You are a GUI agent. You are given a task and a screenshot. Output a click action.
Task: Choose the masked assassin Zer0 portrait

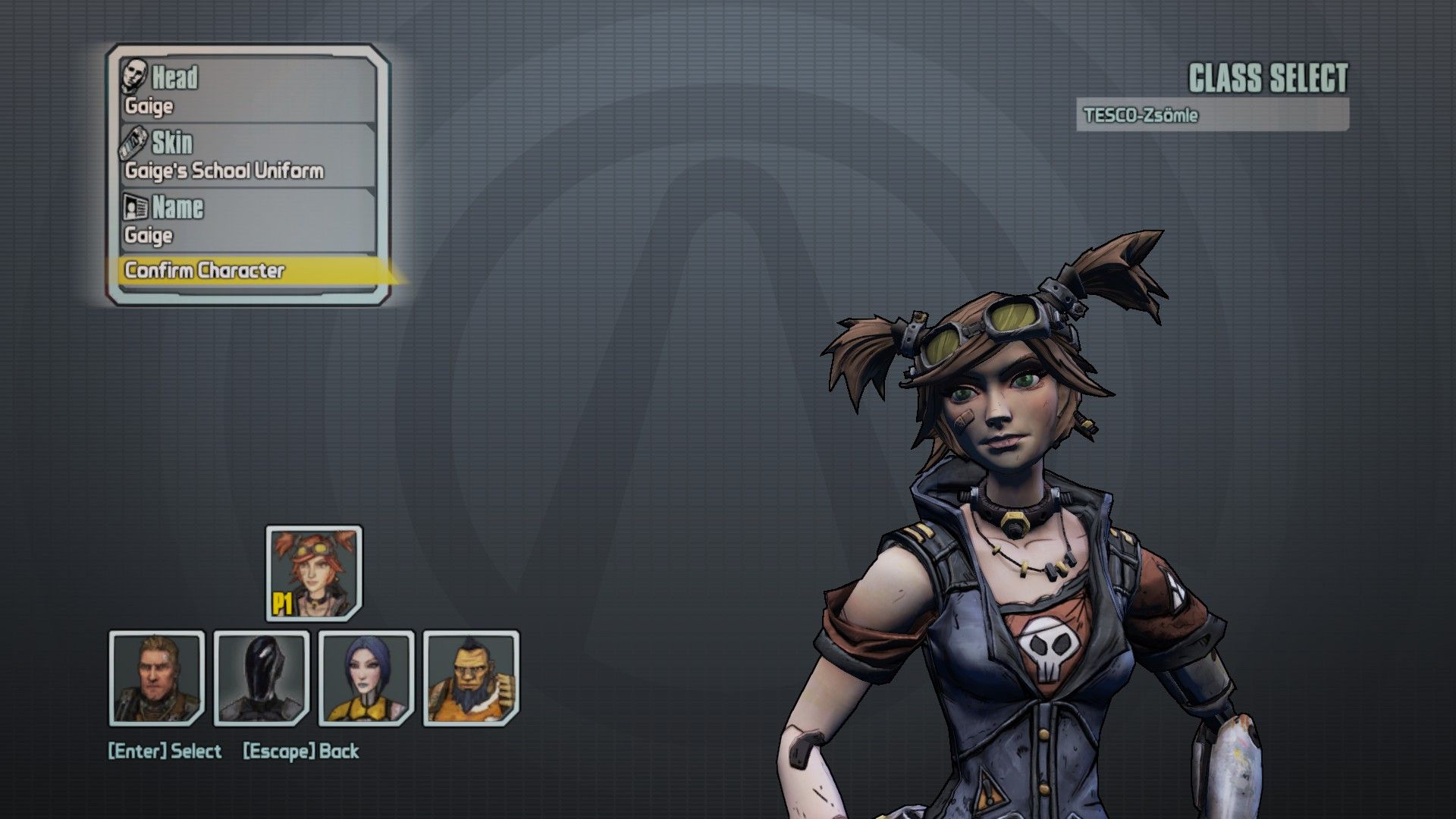(262, 678)
